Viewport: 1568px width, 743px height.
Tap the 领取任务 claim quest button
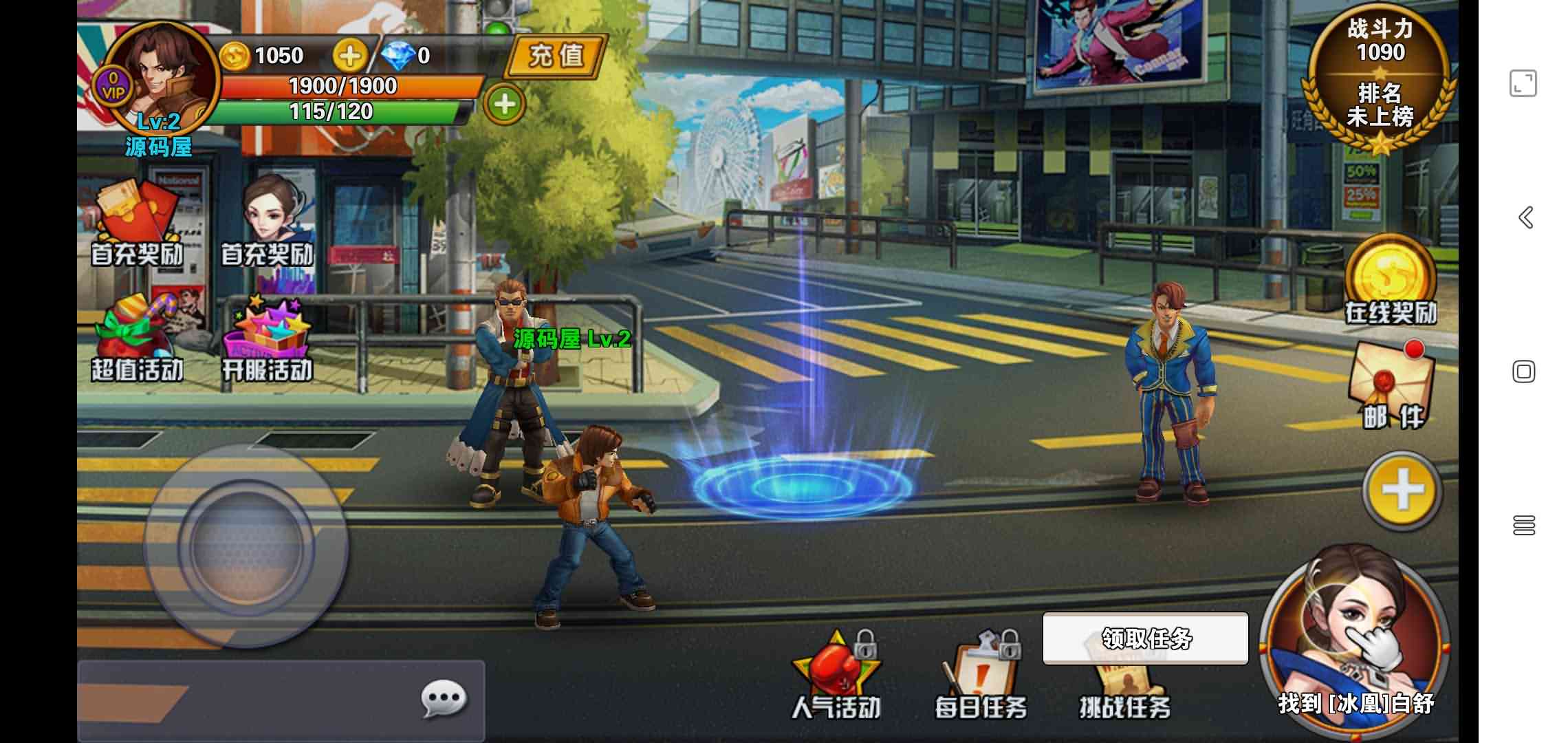point(1145,638)
